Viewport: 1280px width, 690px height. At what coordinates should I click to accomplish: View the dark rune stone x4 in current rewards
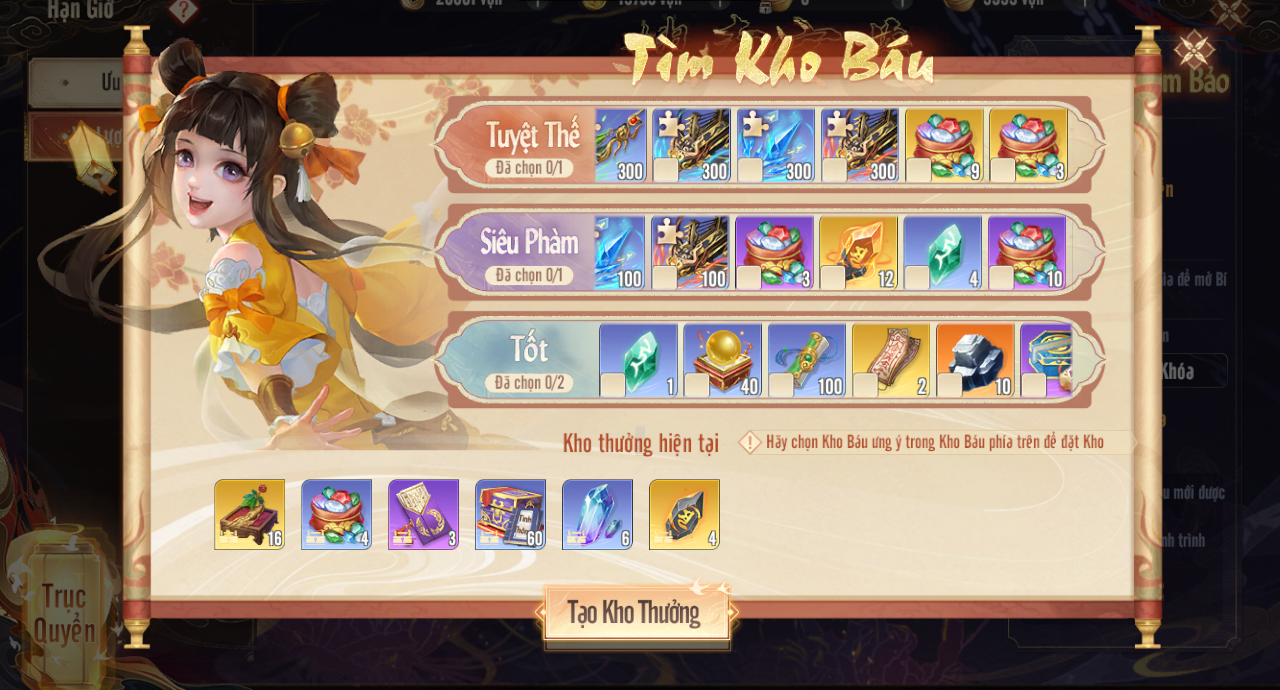[x=684, y=514]
